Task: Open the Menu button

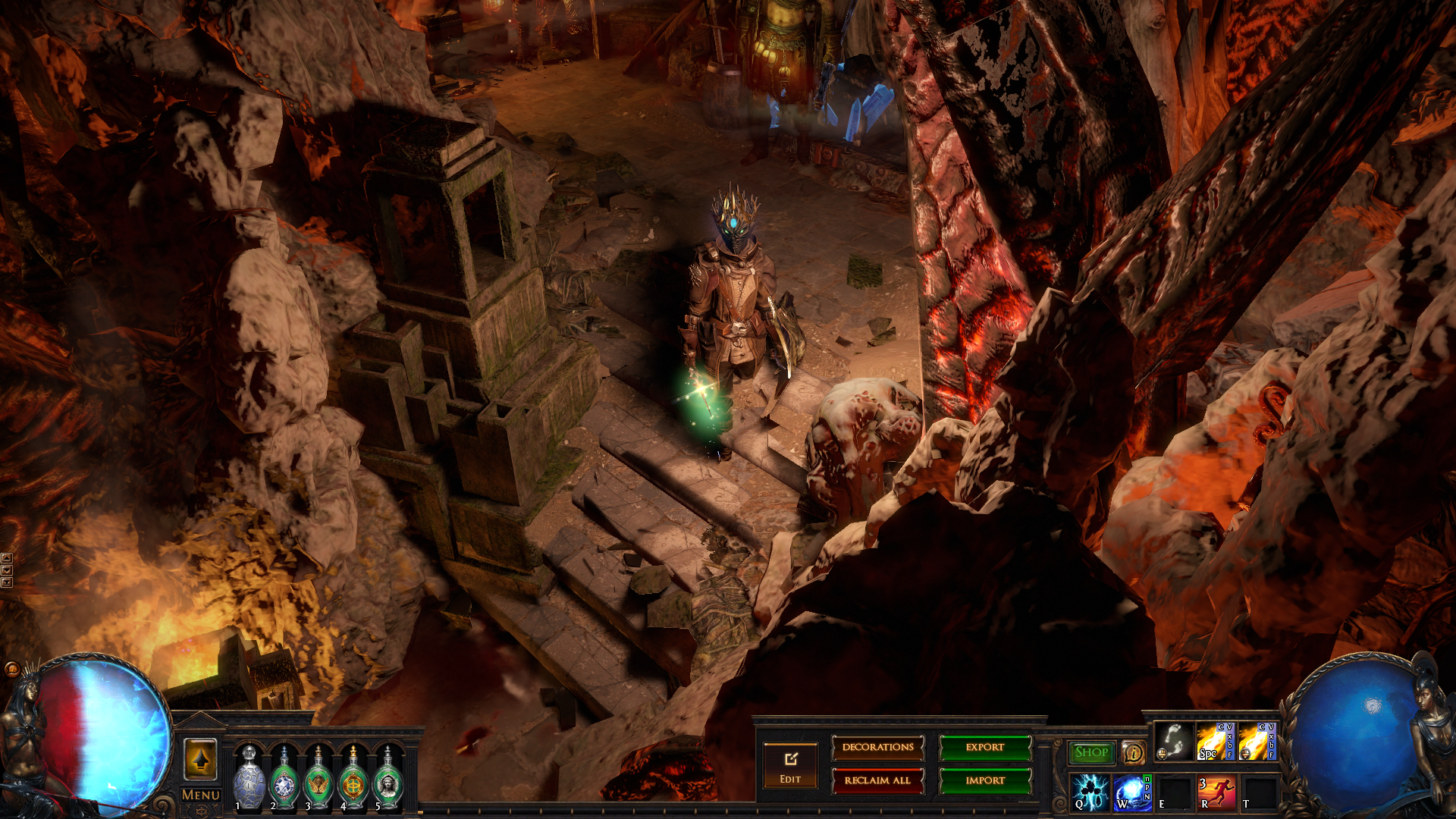Action: [201, 795]
